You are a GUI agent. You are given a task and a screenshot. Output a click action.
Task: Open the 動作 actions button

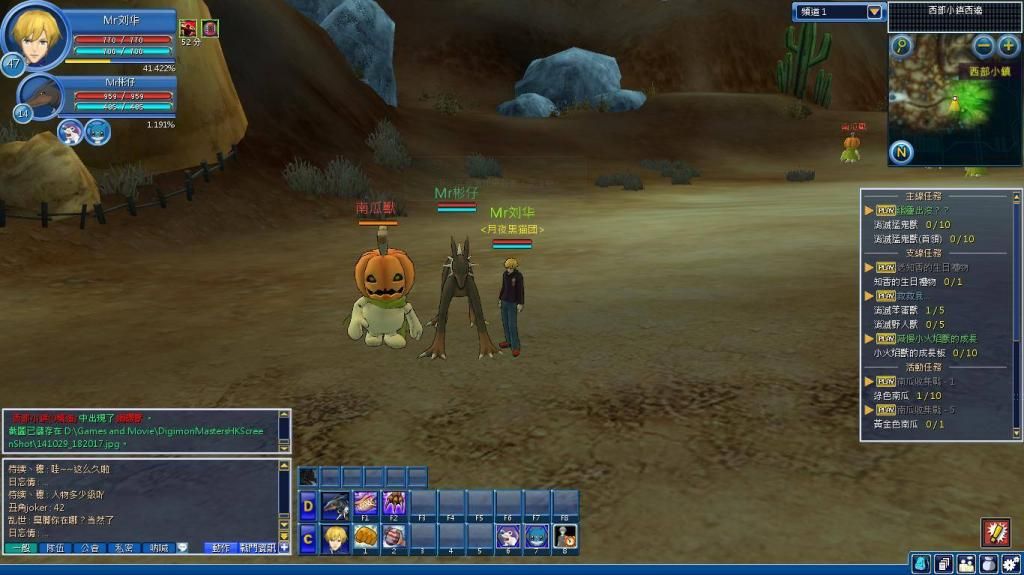coord(220,548)
